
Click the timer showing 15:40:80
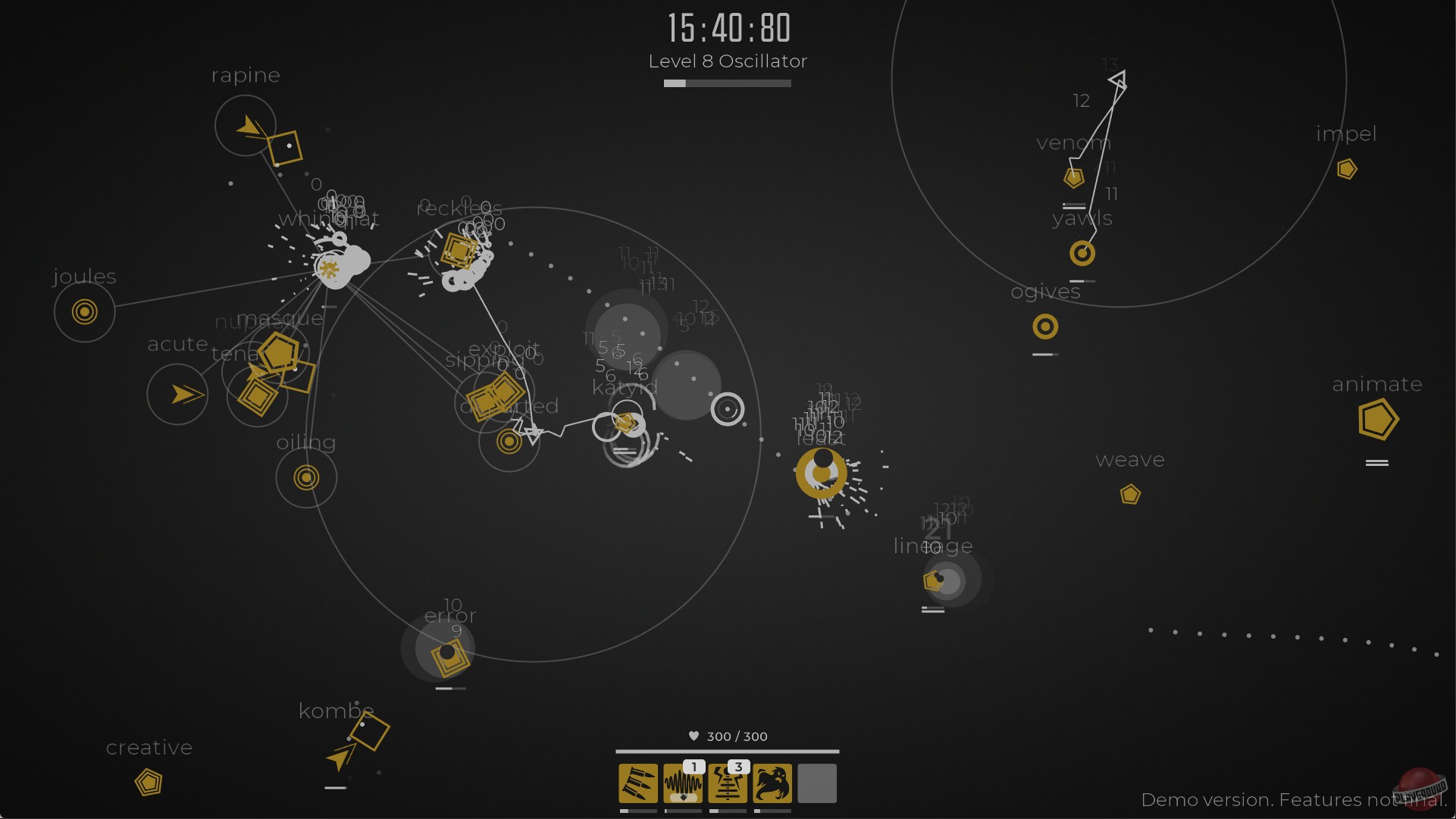(727, 27)
